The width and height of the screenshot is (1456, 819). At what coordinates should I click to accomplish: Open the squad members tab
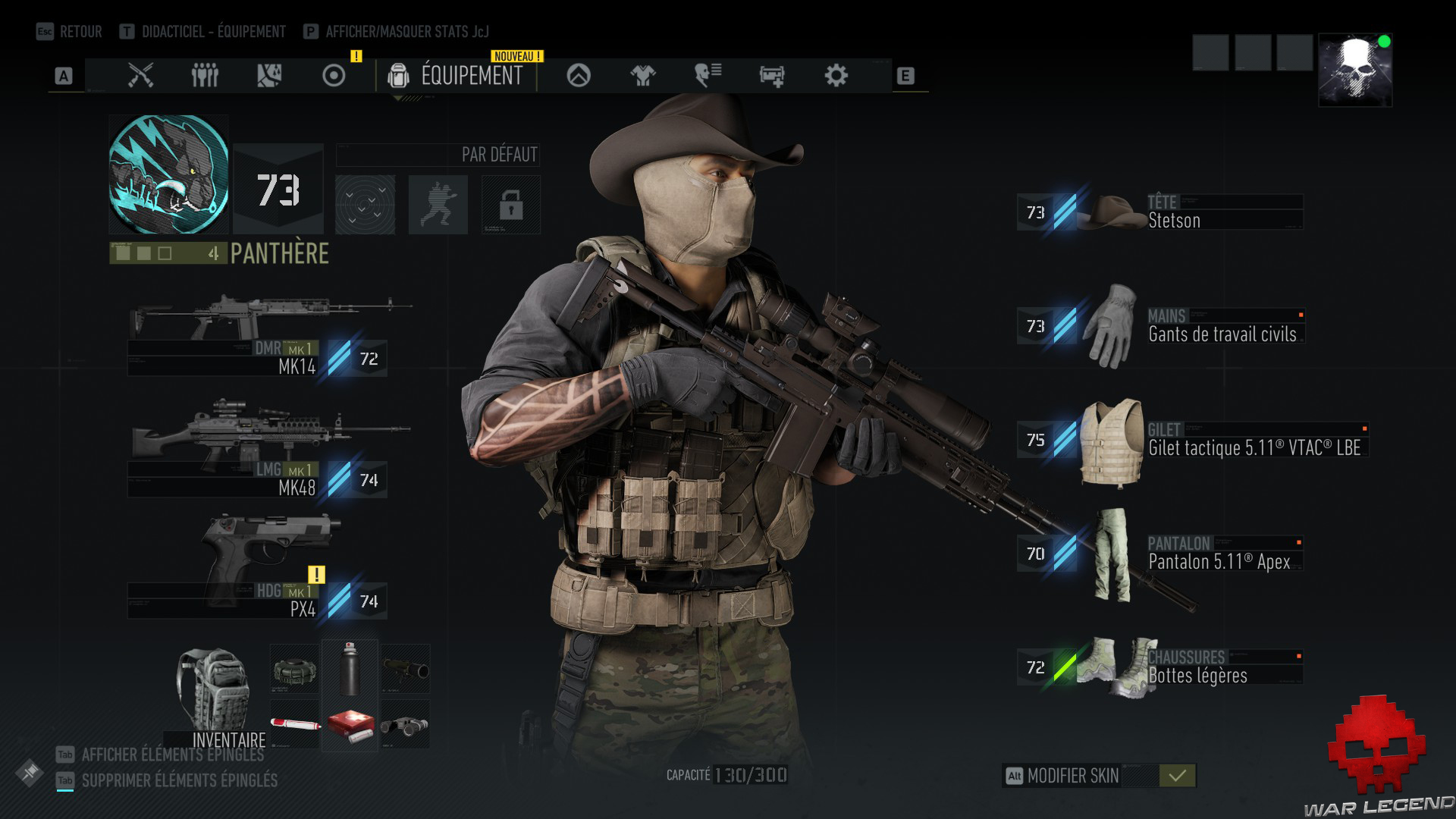pos(205,76)
